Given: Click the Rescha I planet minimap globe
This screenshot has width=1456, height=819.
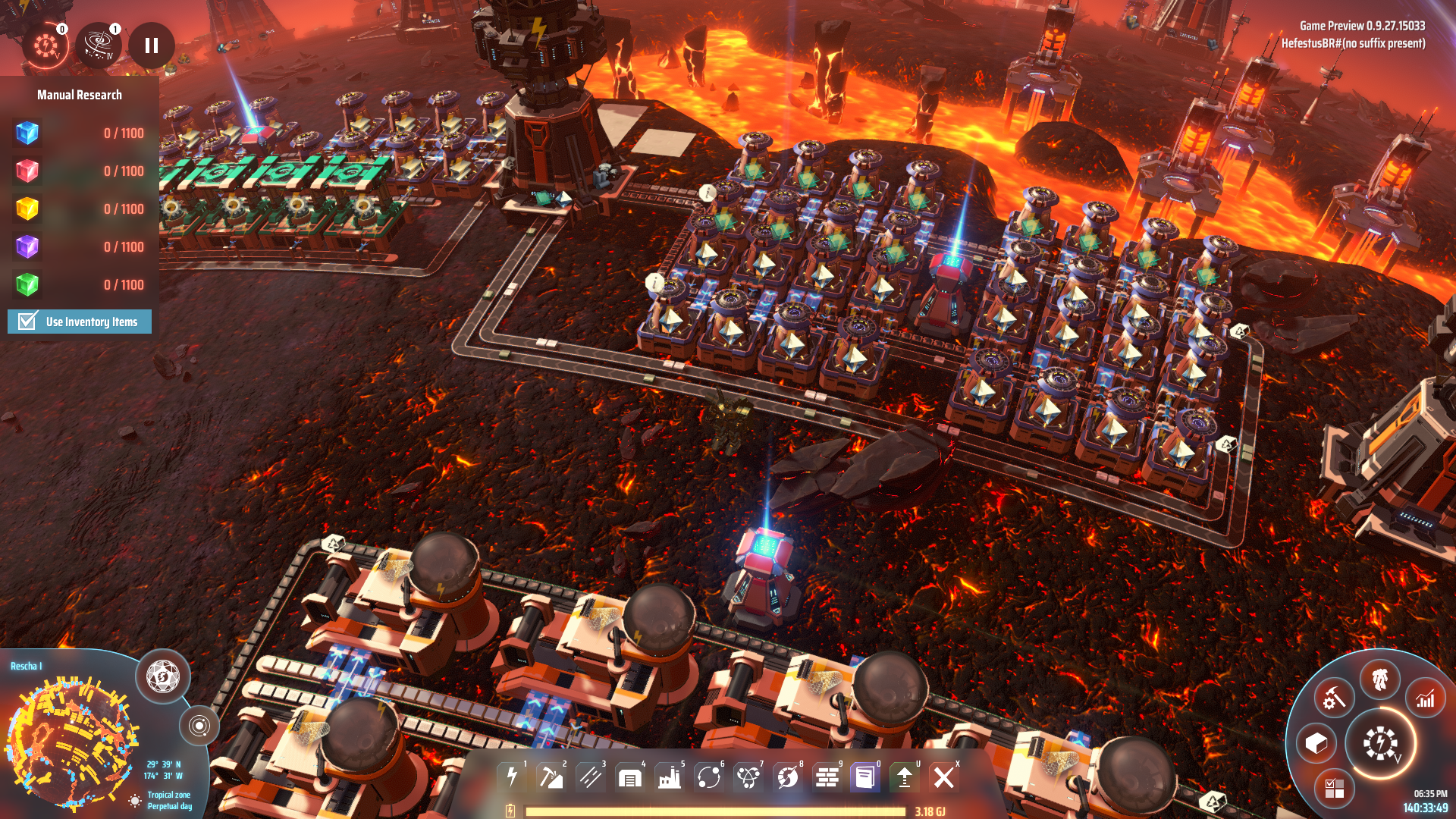Looking at the screenshot, I should tap(72, 739).
